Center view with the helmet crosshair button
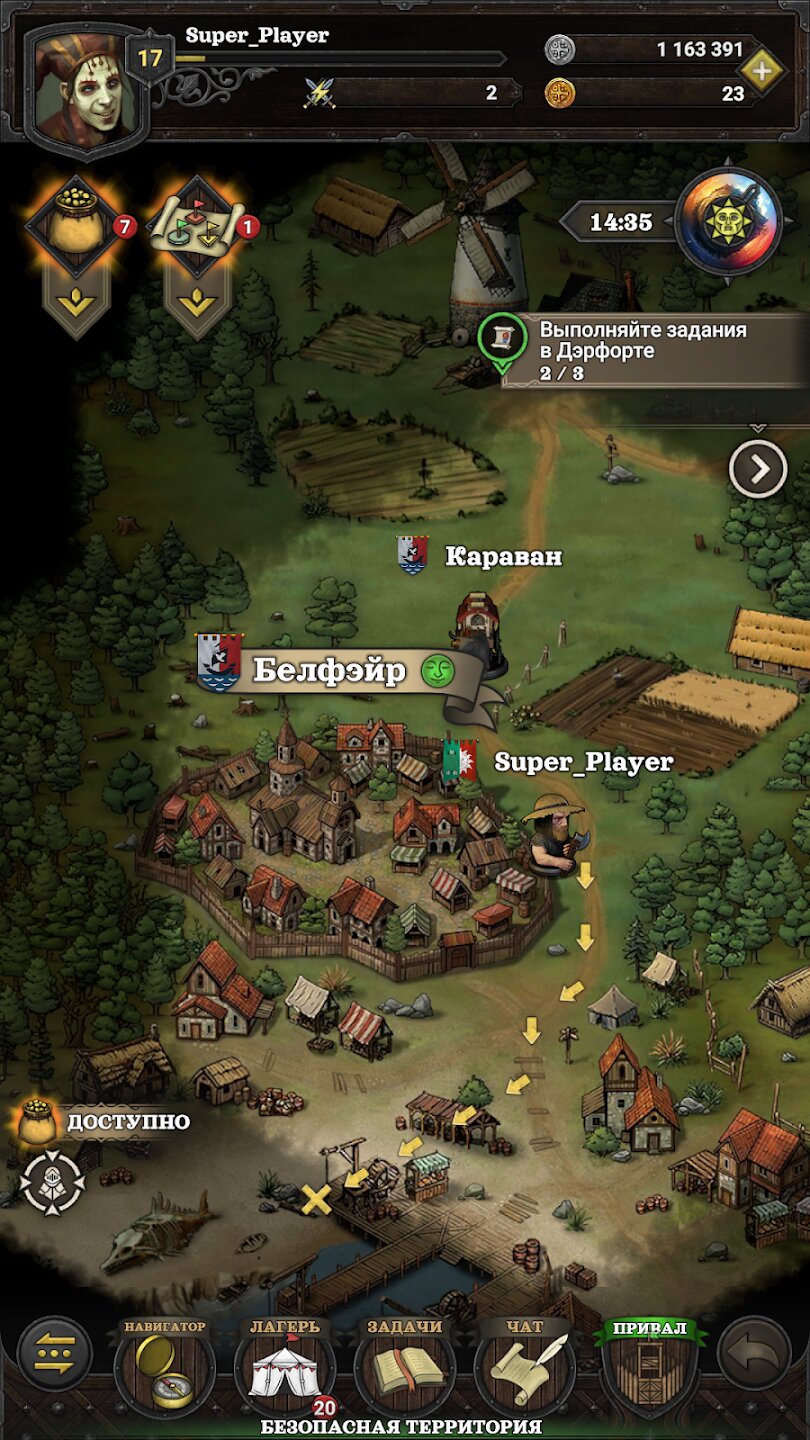The height and width of the screenshot is (1440, 810). 52,1182
